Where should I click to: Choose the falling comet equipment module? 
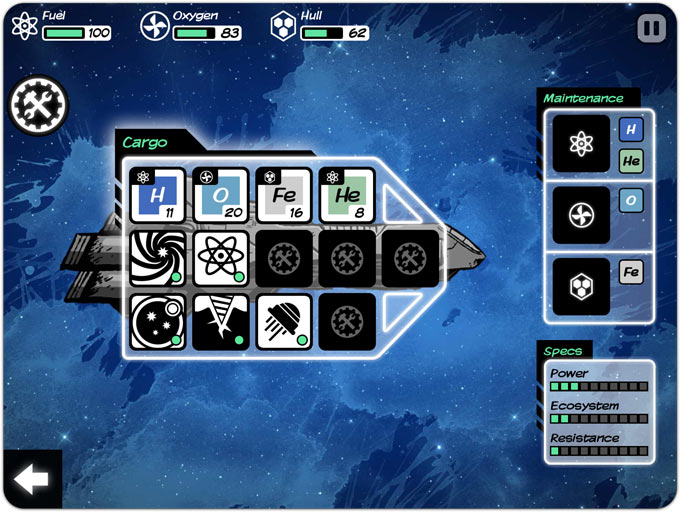coord(284,321)
